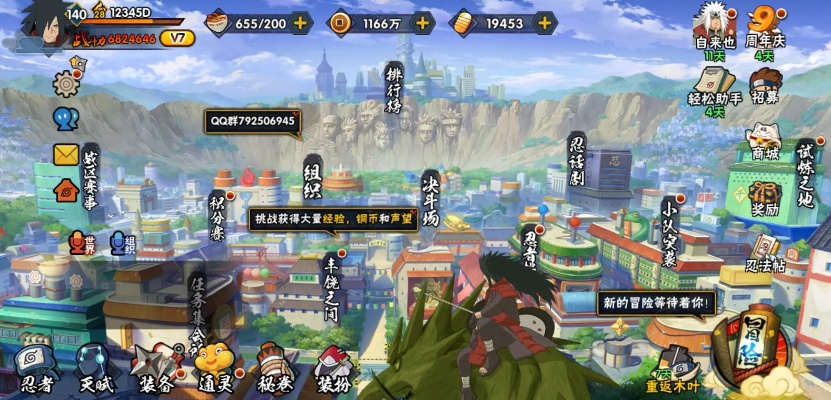Open the 重返木叶 event icon
The image size is (831, 400).
pyautogui.click(x=678, y=370)
